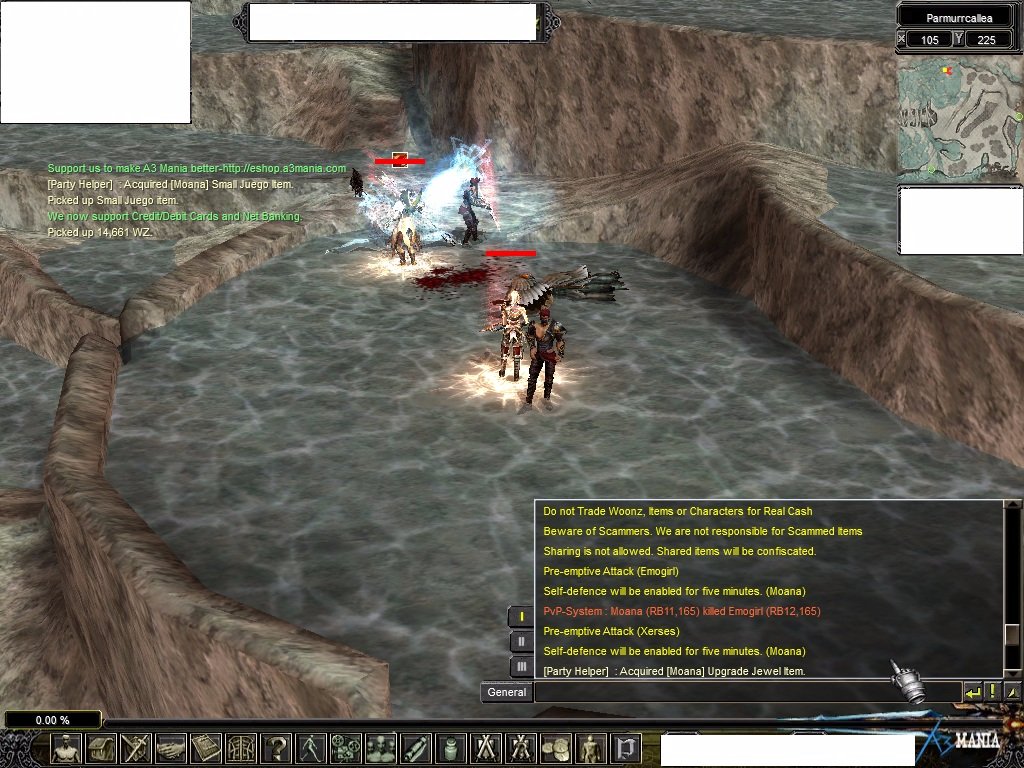
Task: Select the potion jar icon
Action: click(451, 748)
